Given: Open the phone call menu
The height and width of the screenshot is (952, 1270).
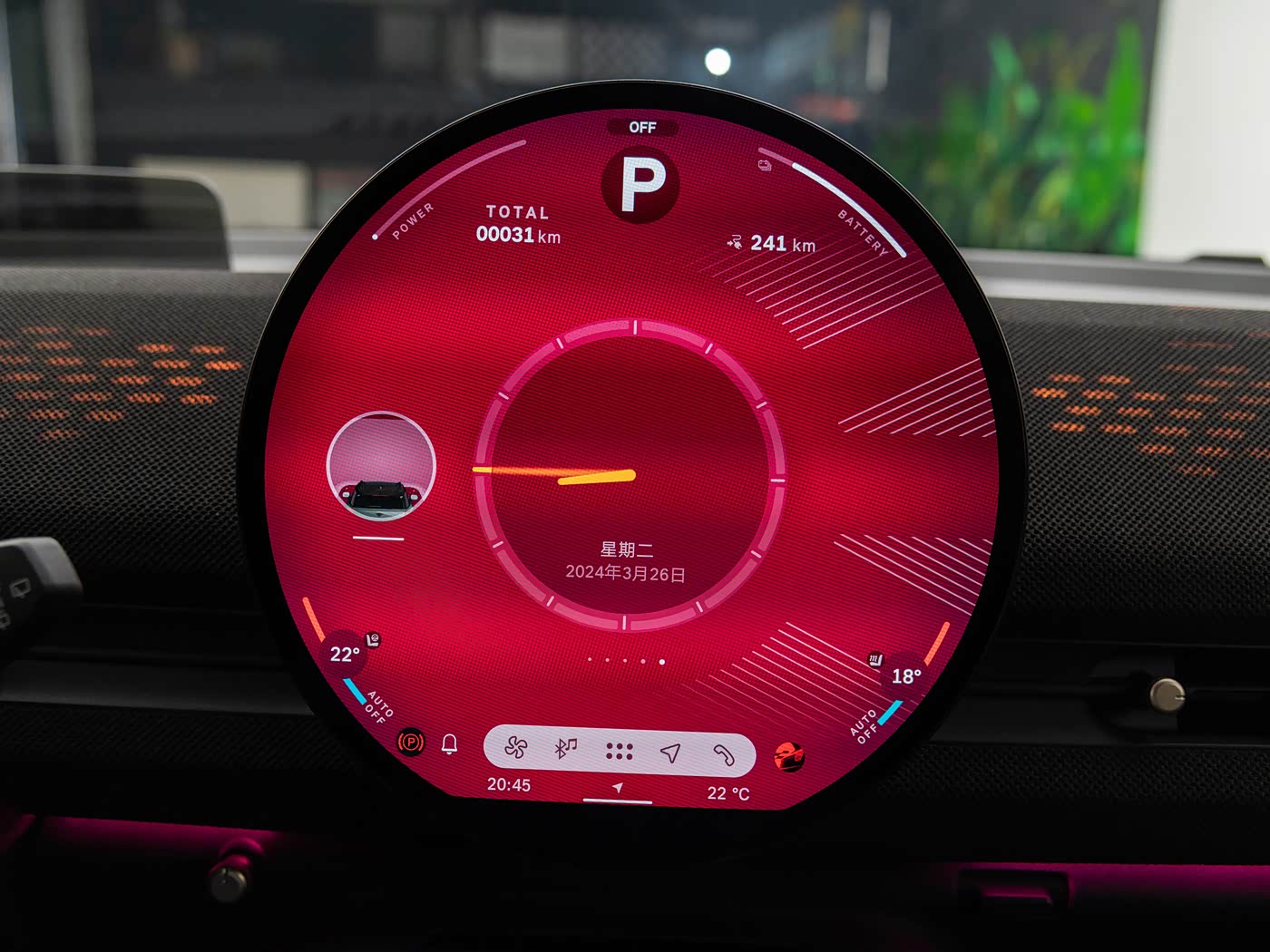Looking at the screenshot, I should pos(723,754).
